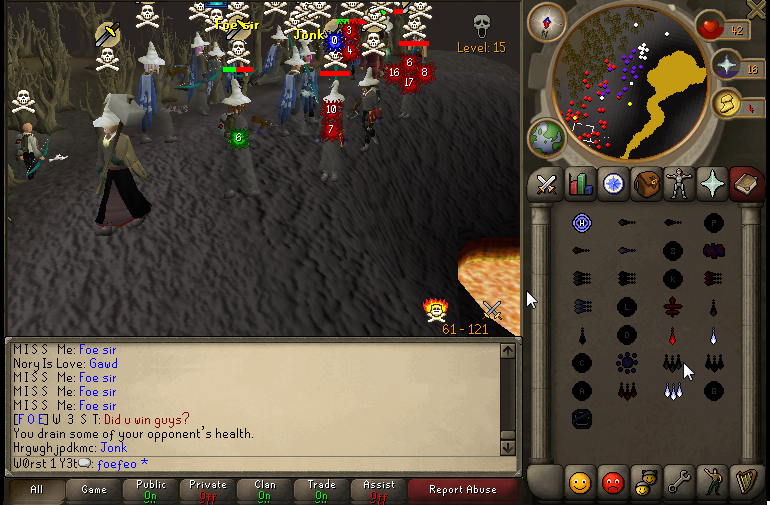Show the worn equipment tab
Viewport: 770px width, 505px height.
679,184
